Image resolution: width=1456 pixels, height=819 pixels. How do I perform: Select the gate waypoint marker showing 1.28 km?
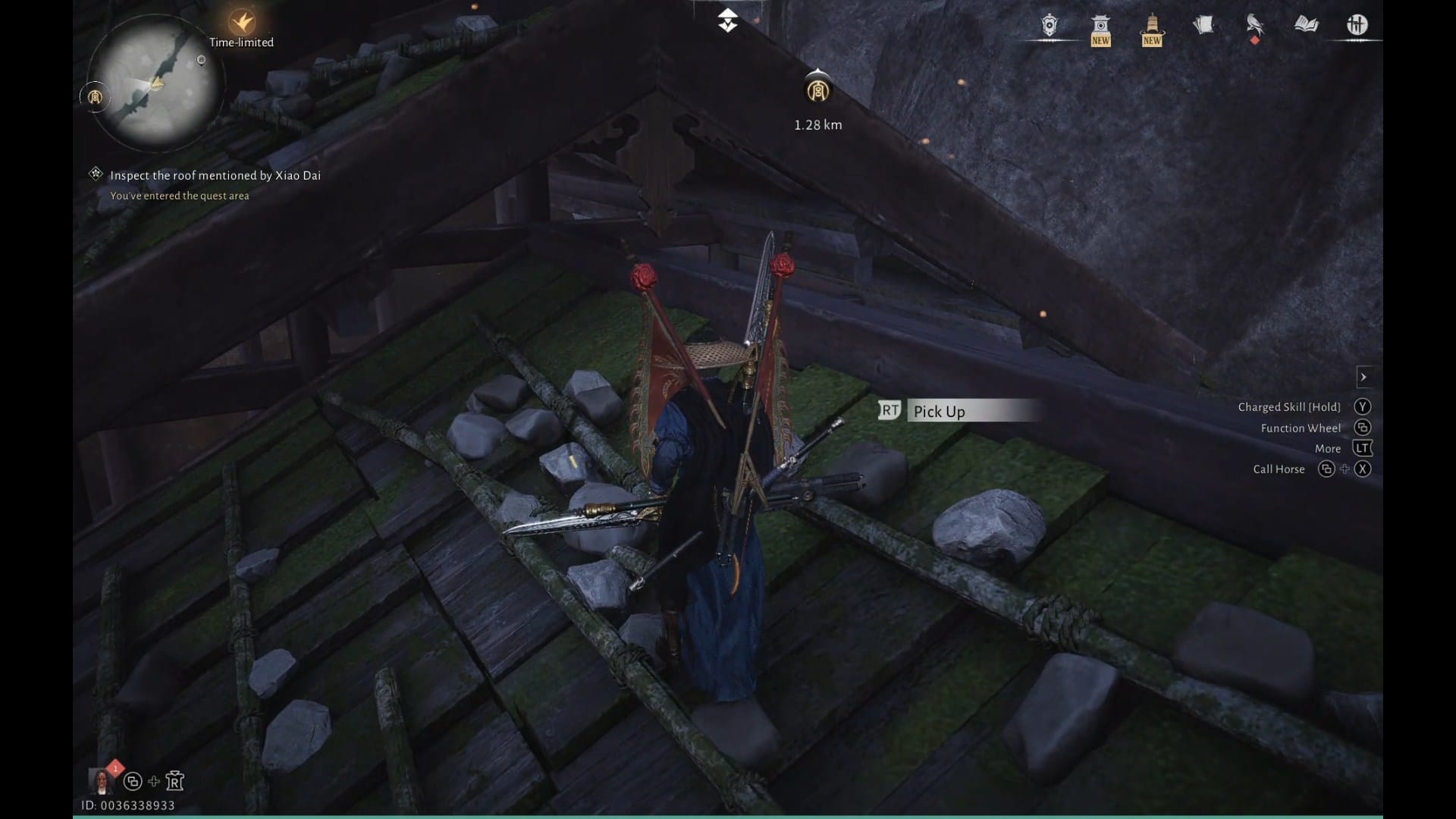point(817,92)
